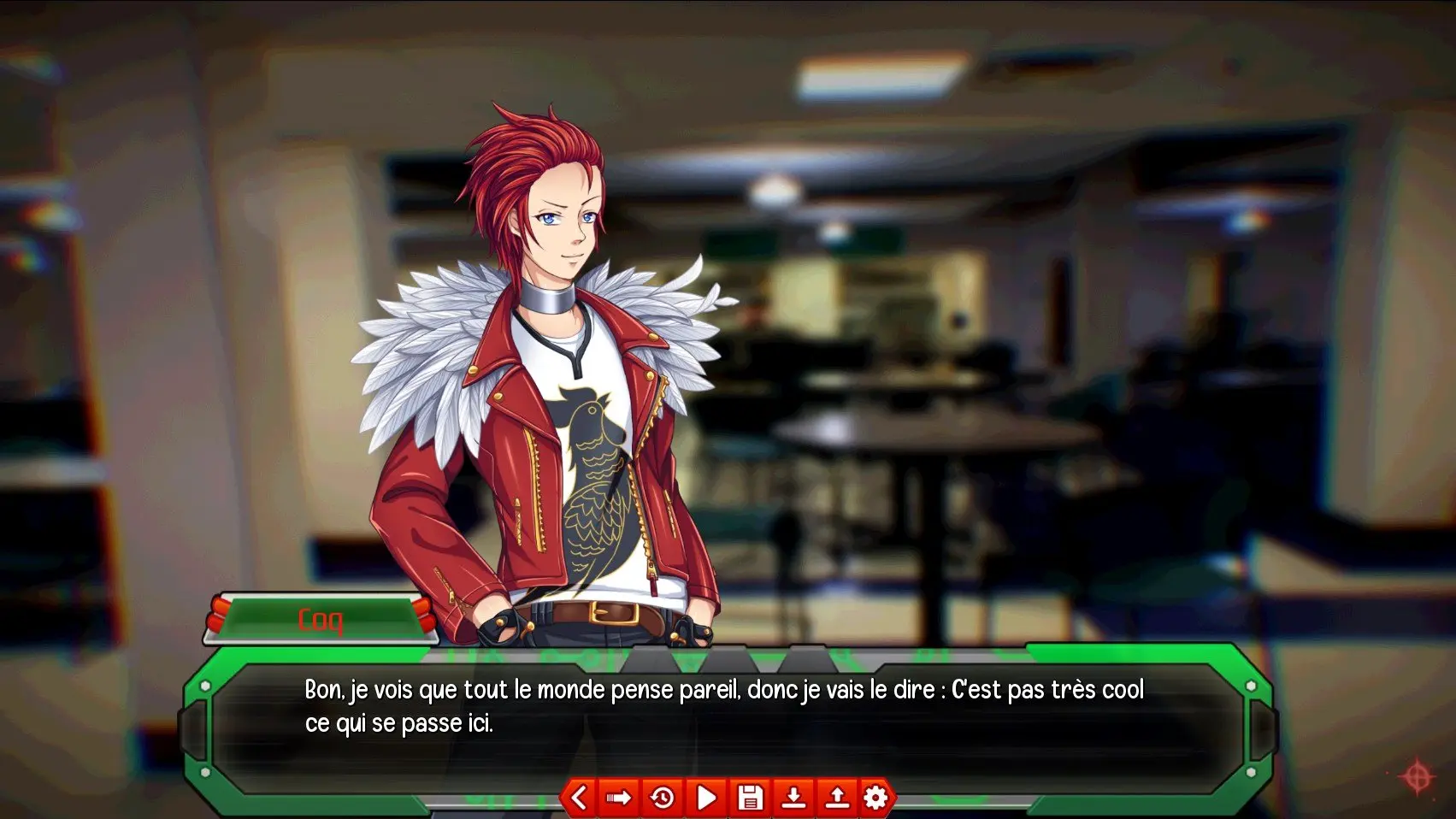The image size is (1456, 819).
Task: Click the red crosshair icon
Action: (1417, 776)
